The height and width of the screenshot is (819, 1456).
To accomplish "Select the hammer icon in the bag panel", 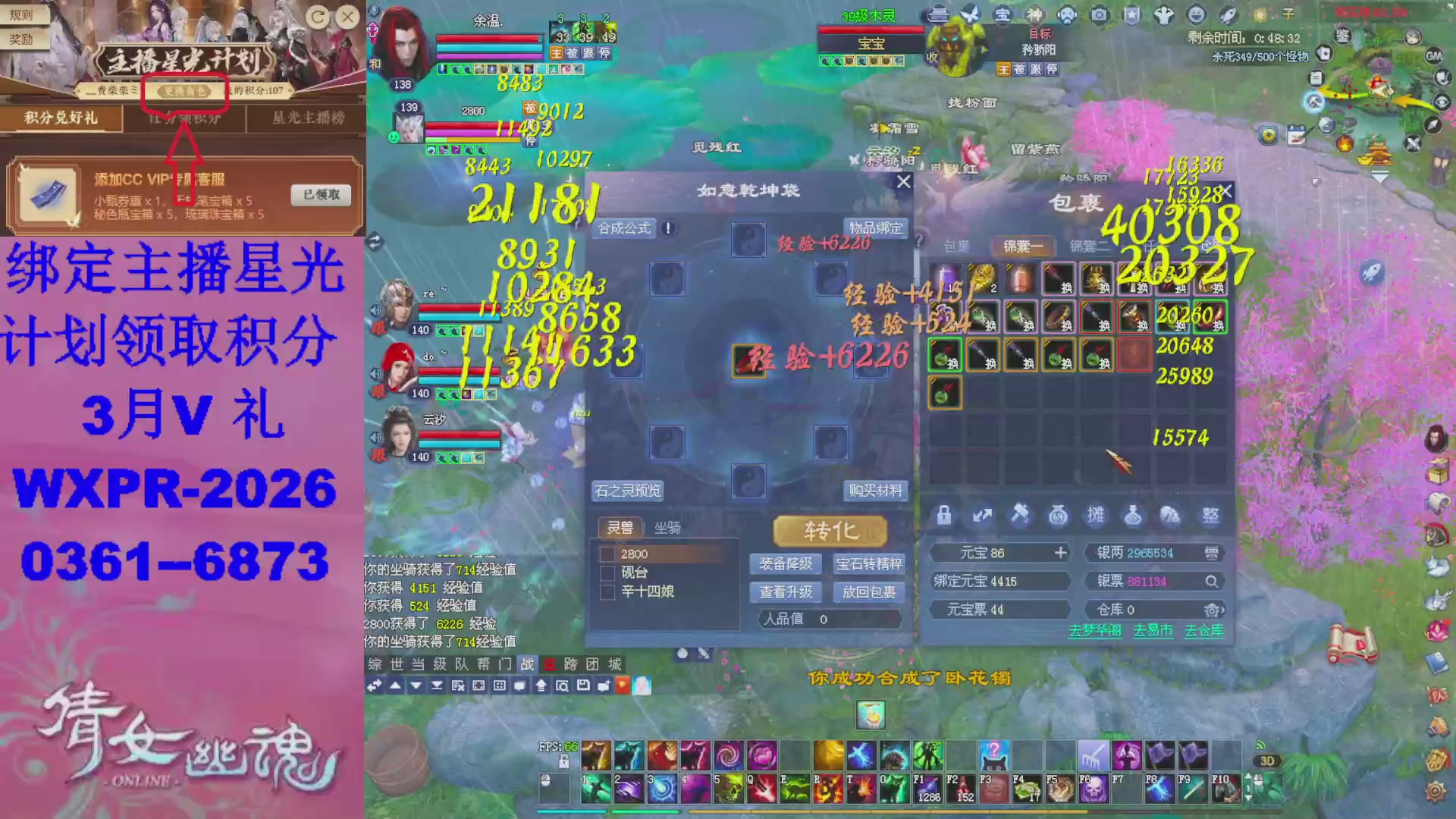I will pyautogui.click(x=1020, y=516).
